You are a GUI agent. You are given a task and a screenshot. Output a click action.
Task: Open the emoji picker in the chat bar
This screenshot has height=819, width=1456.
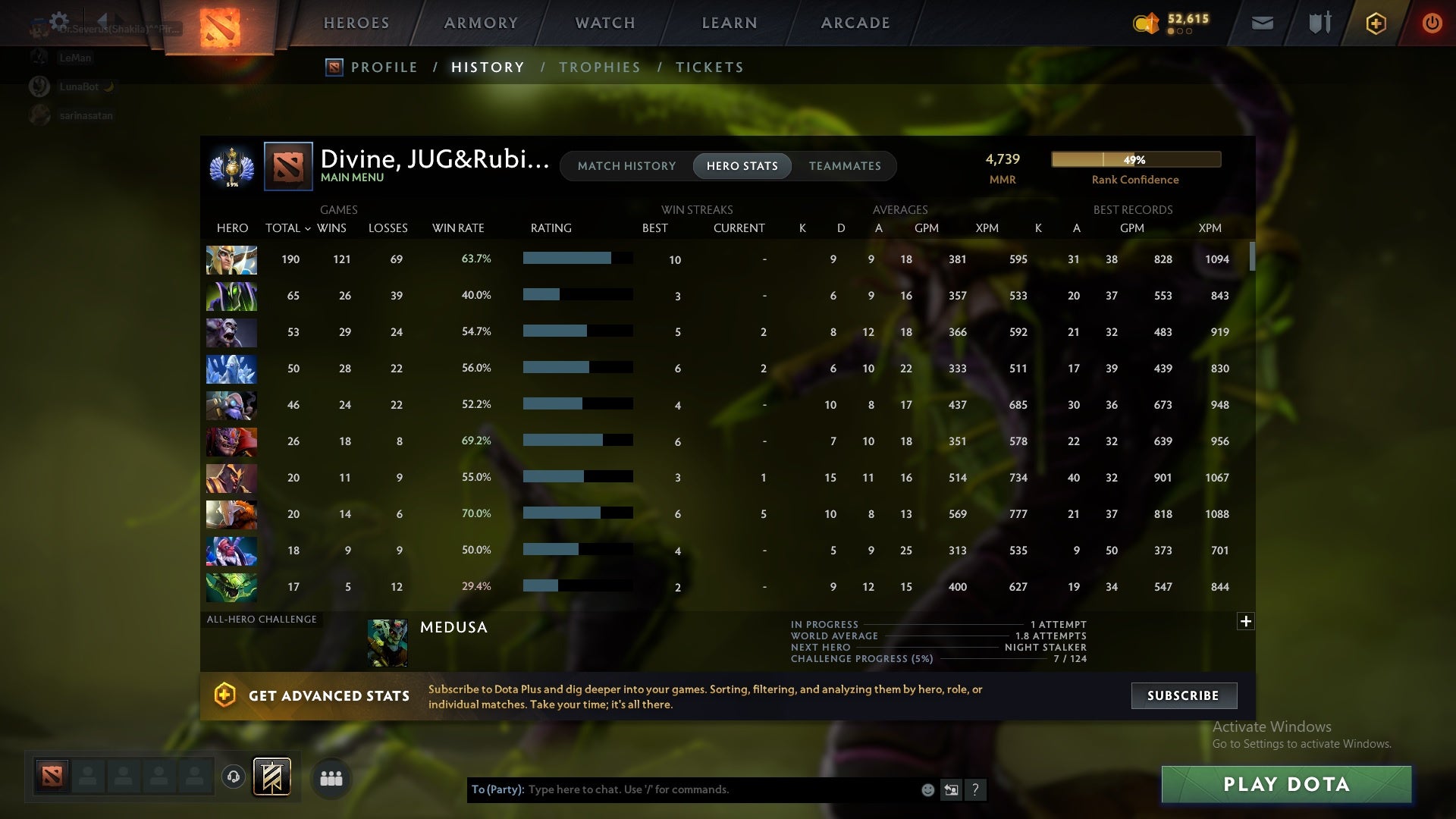(x=928, y=789)
